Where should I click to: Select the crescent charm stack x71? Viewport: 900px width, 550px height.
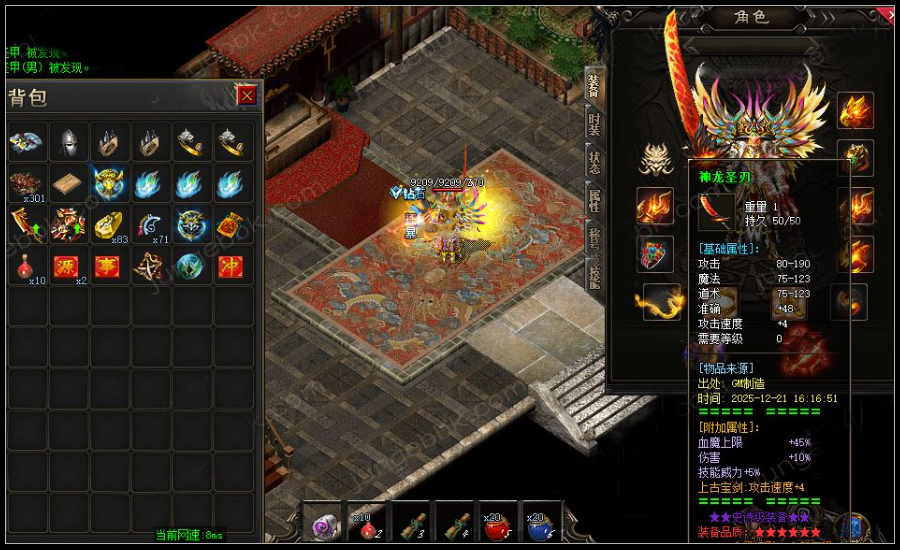click(x=150, y=226)
